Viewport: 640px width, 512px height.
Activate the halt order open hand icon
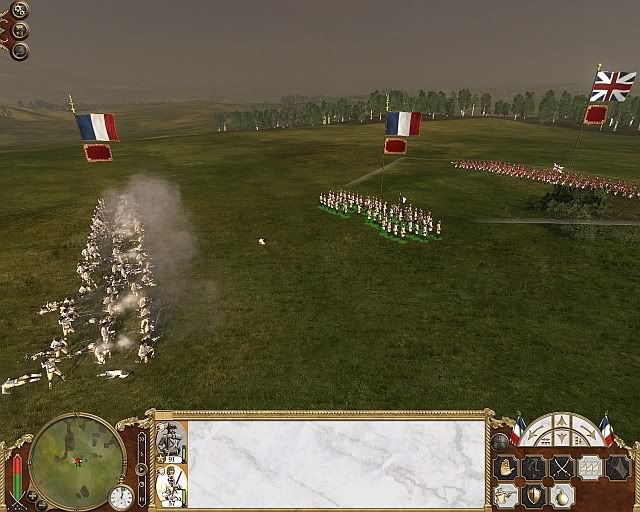pos(506,468)
